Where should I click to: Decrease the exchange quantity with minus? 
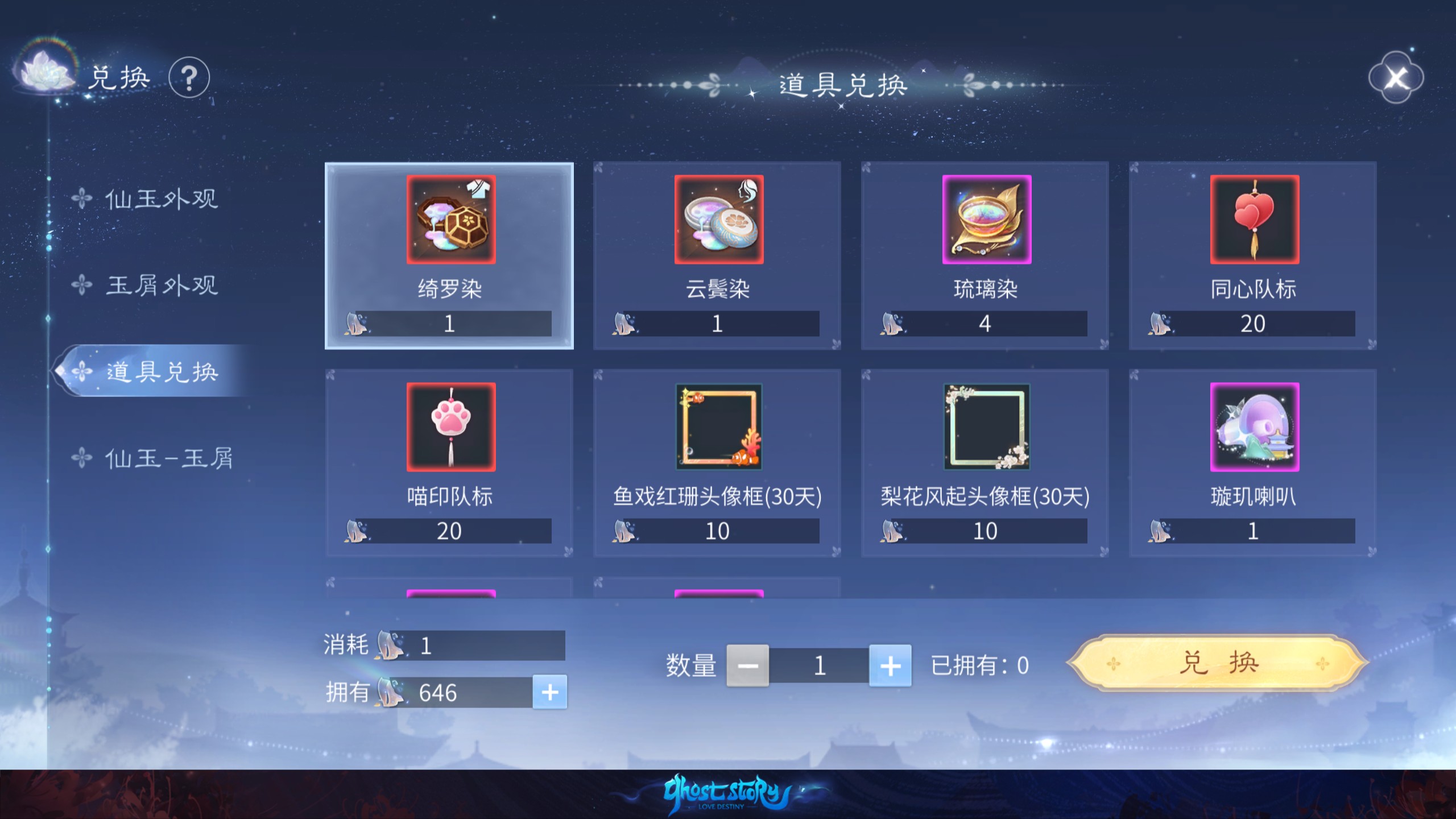click(x=747, y=665)
